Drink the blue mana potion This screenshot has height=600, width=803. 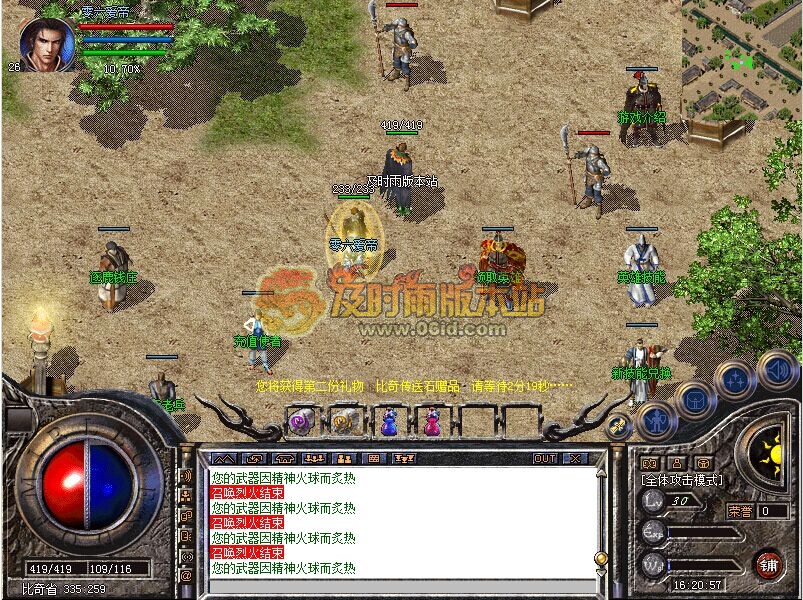(x=389, y=422)
